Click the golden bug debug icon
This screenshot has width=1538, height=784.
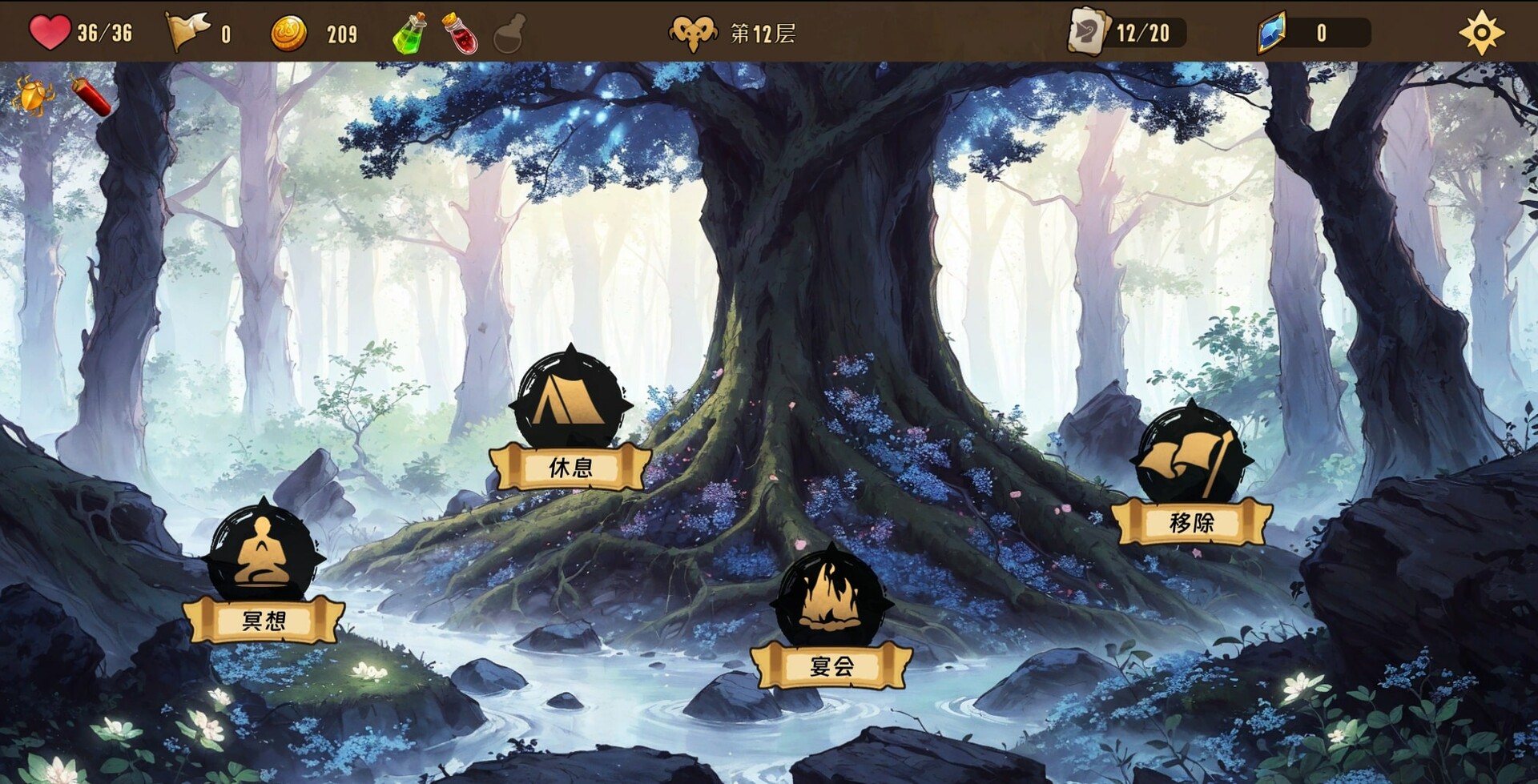pos(34,96)
